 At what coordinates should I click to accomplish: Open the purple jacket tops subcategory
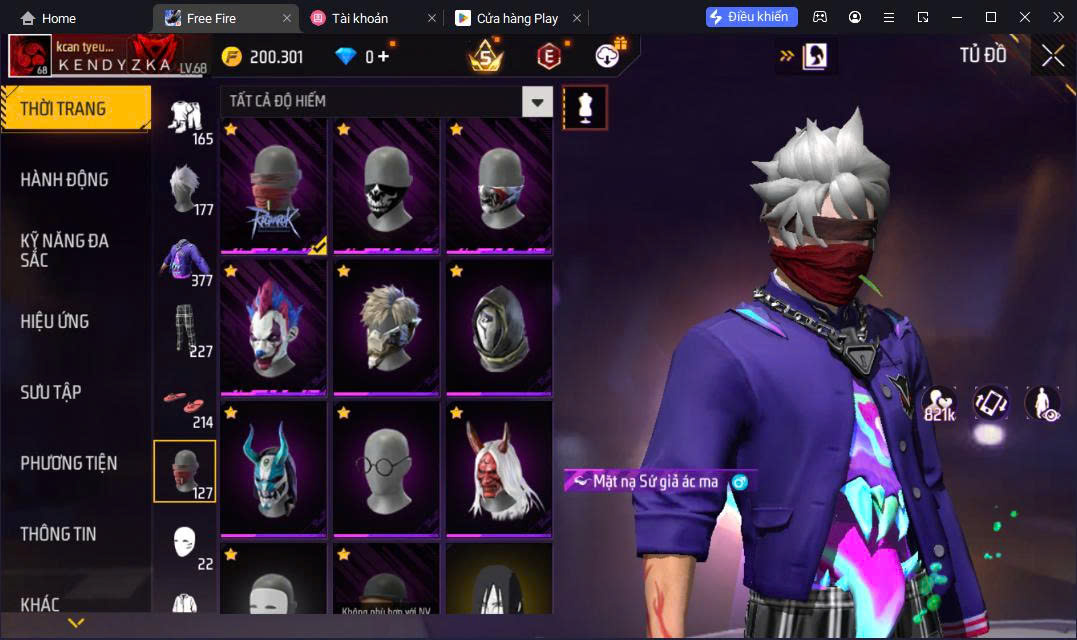click(x=184, y=259)
